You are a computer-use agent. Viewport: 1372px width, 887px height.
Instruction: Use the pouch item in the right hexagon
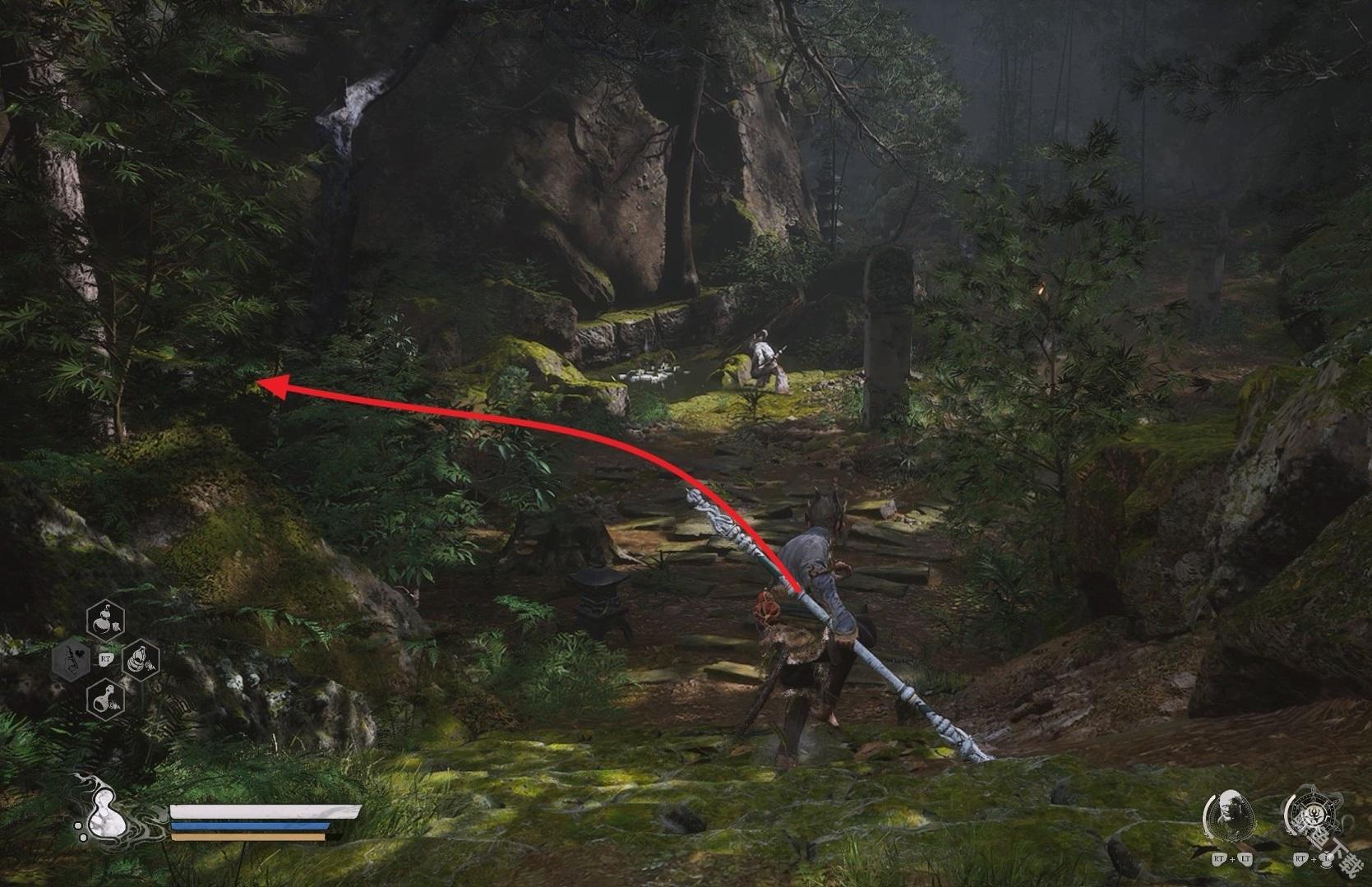click(139, 658)
